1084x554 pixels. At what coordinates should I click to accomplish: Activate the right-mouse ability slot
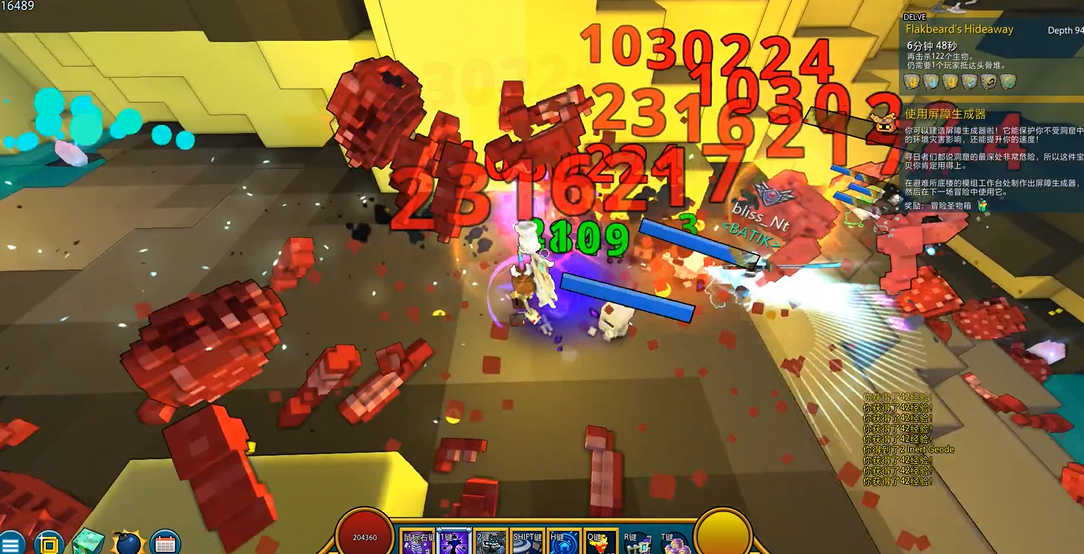click(417, 542)
